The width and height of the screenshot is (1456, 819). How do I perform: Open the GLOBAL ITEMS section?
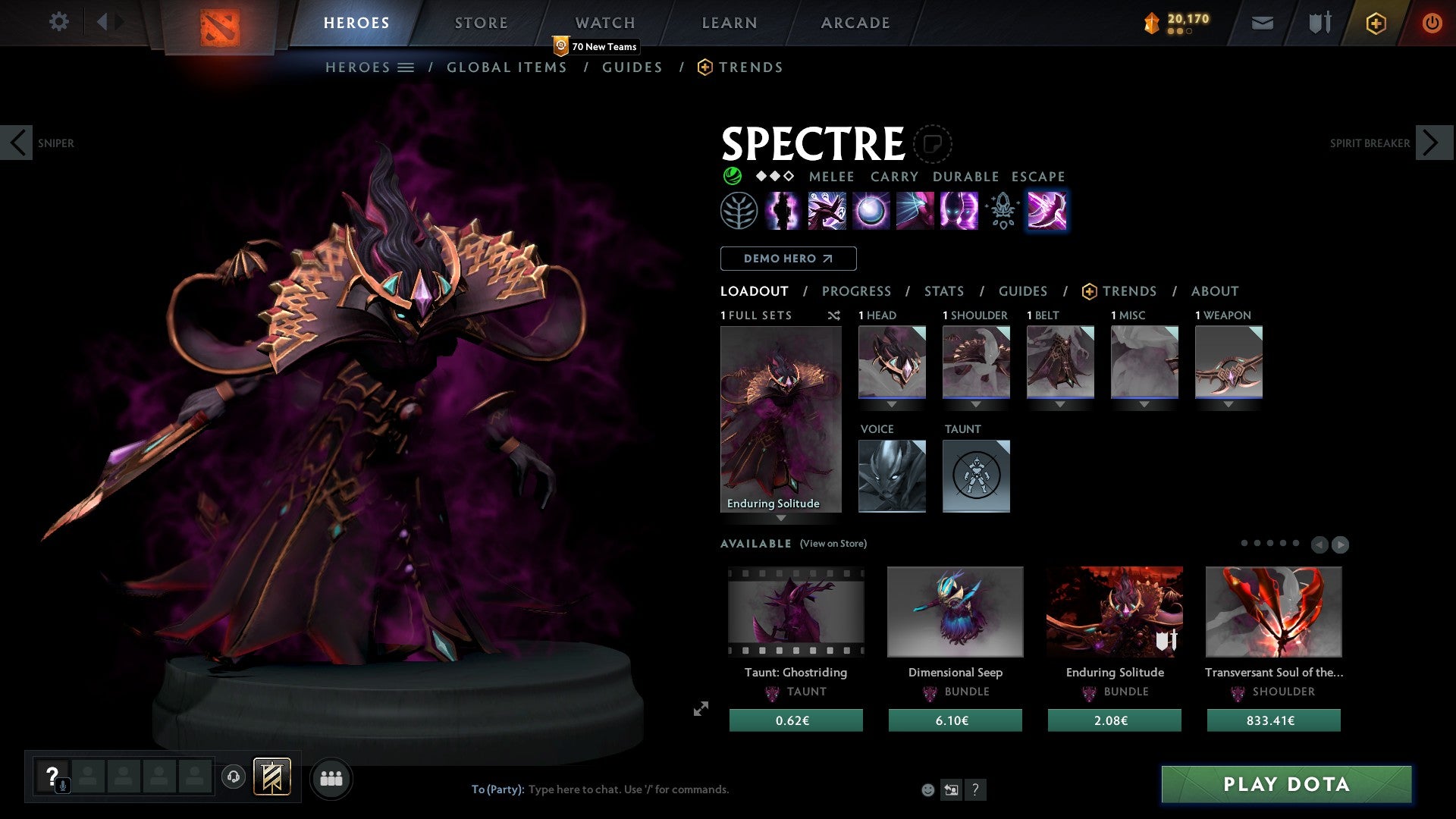(x=507, y=67)
